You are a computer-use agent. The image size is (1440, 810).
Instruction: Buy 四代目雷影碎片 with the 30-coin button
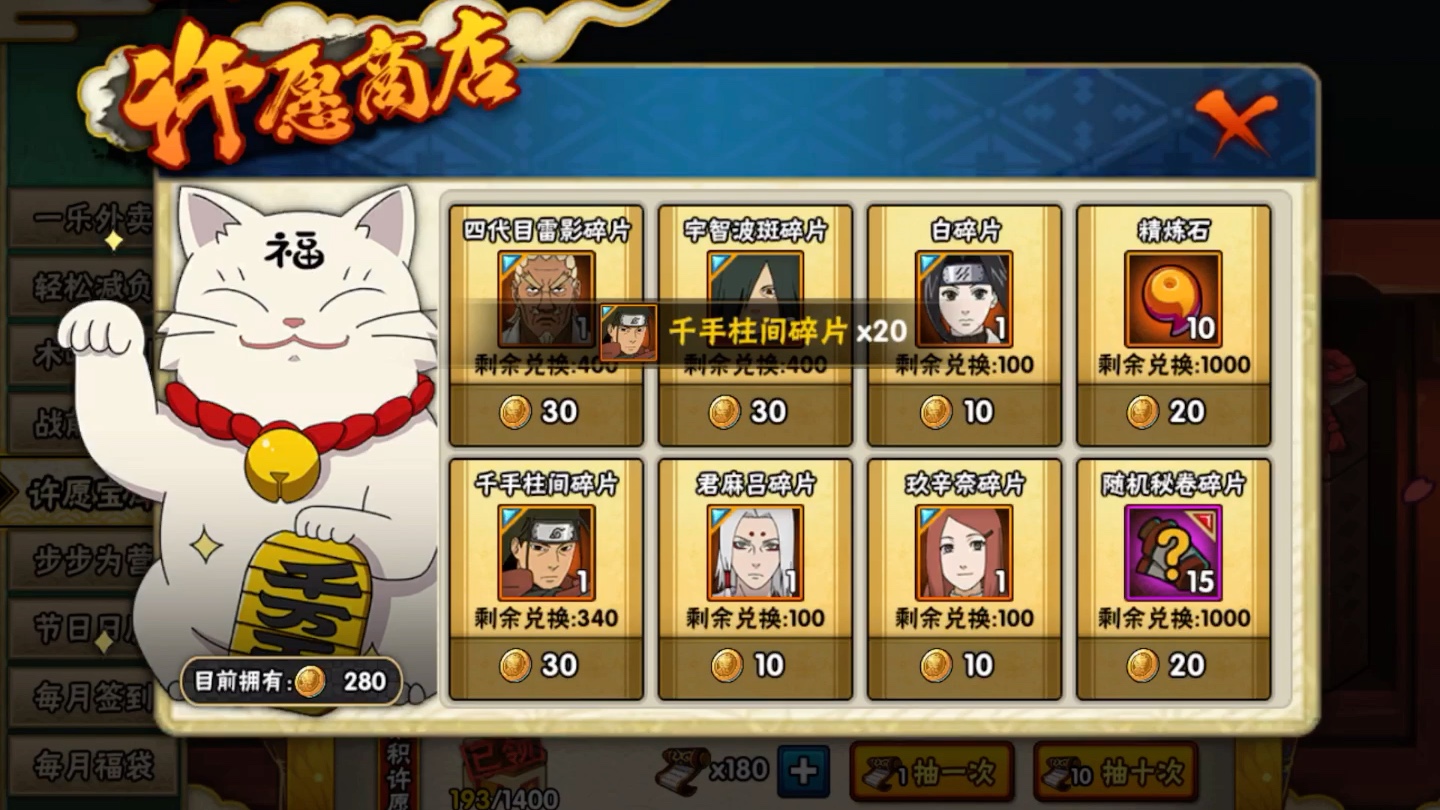click(x=545, y=411)
